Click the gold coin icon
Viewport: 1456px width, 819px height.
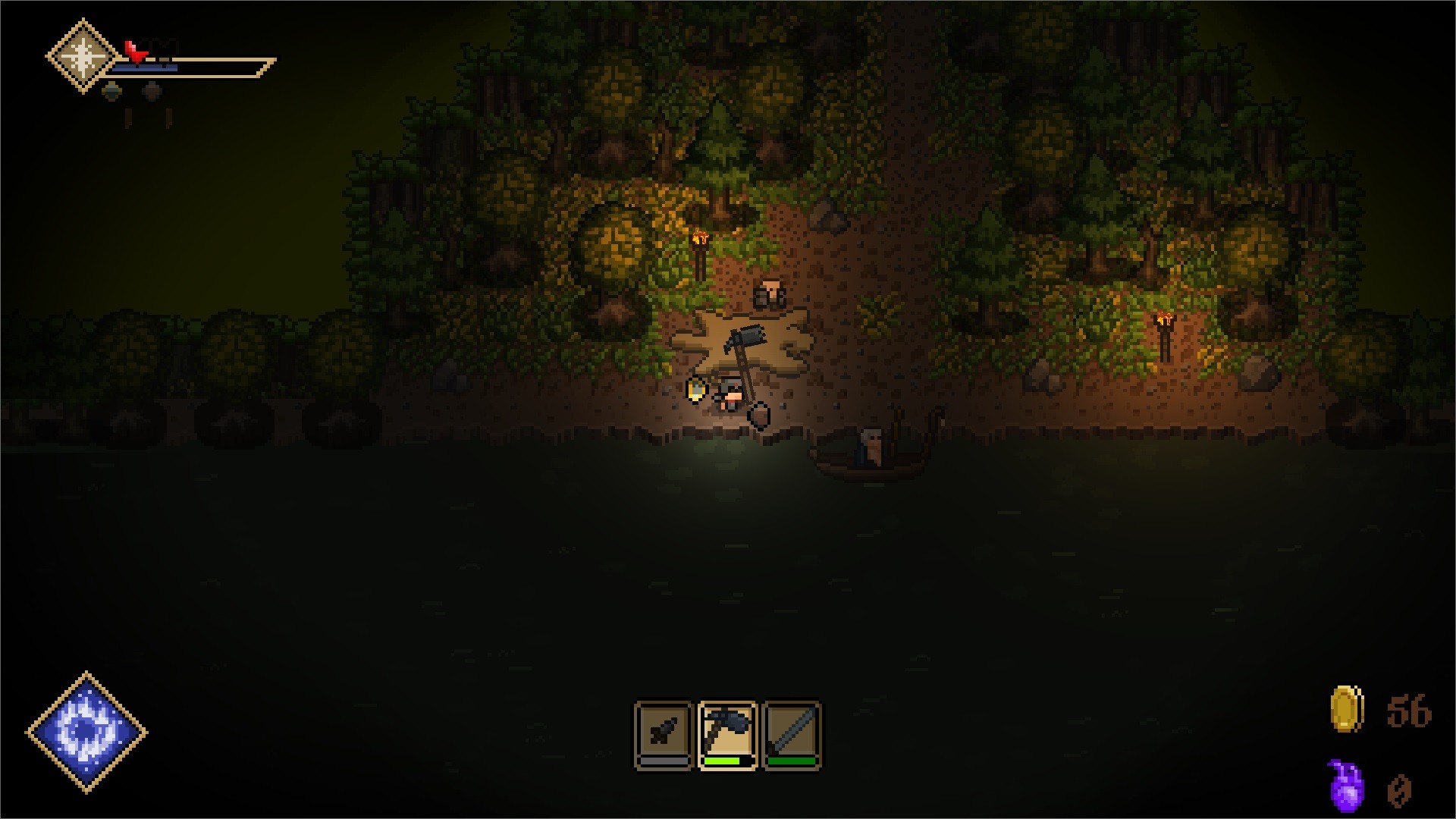pyautogui.click(x=1347, y=710)
